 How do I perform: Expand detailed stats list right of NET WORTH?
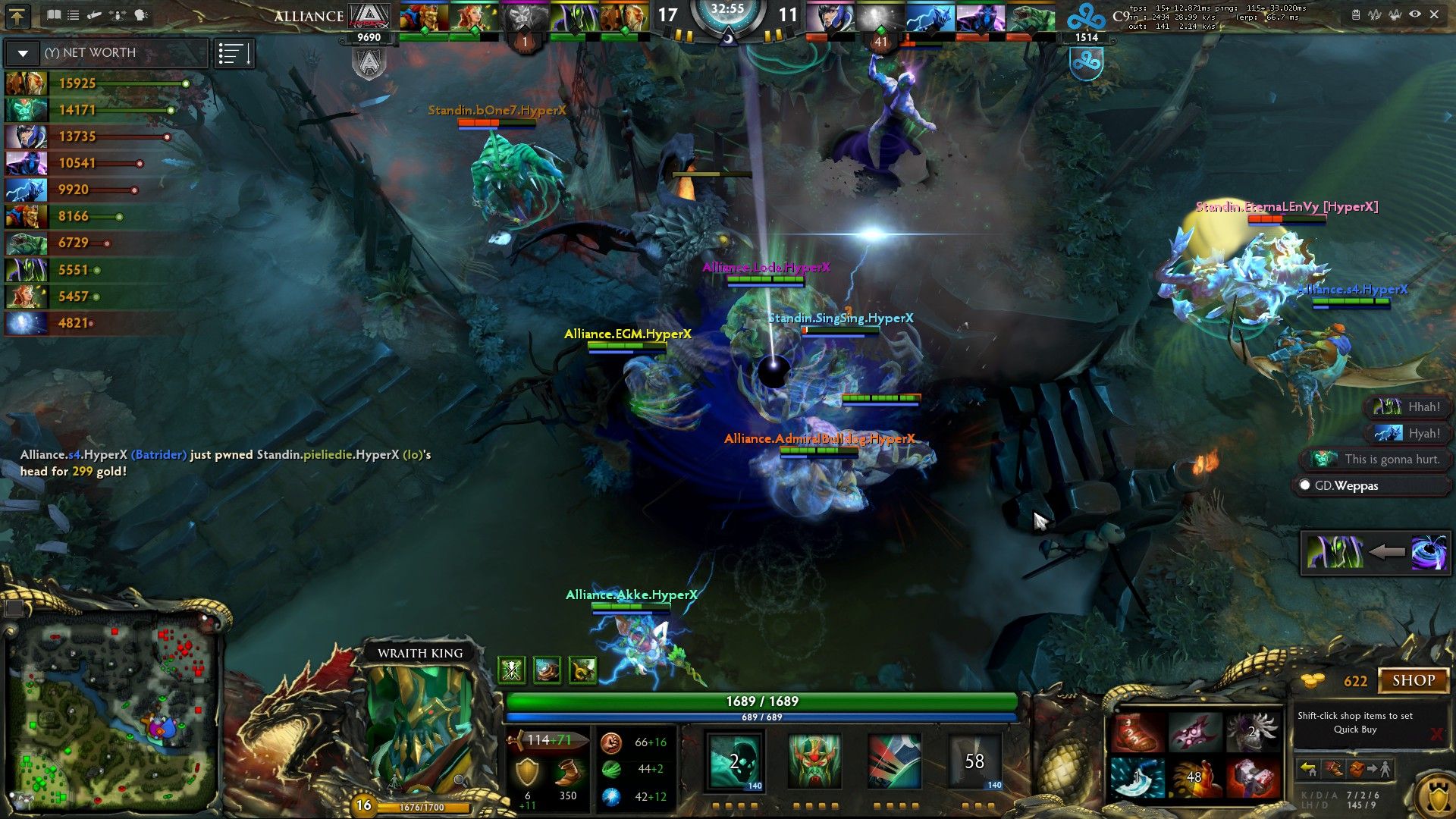tap(234, 53)
